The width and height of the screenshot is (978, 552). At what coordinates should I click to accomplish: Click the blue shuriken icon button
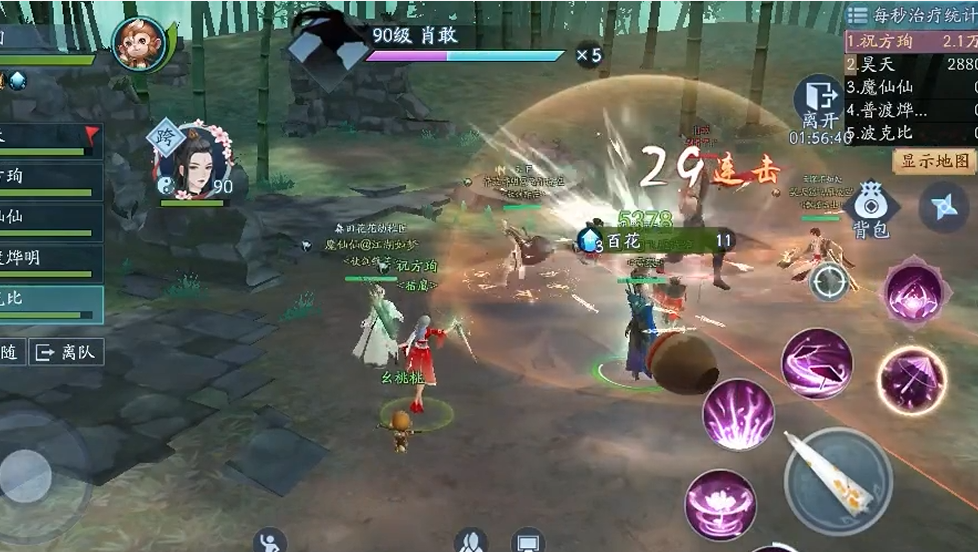(x=941, y=206)
